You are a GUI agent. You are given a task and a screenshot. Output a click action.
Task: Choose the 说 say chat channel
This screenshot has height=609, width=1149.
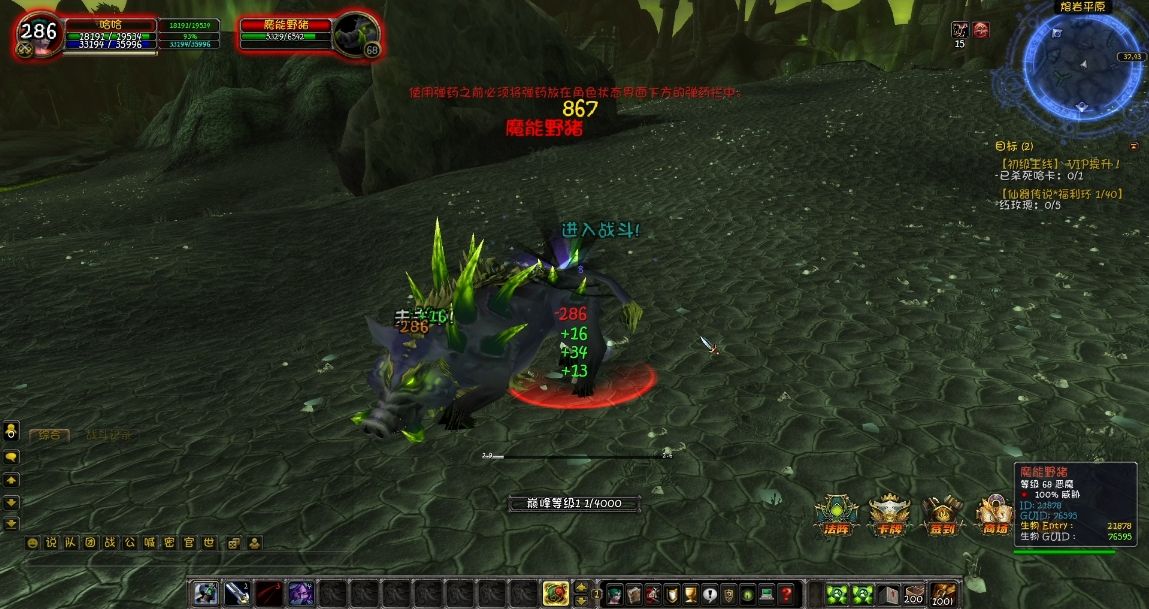tap(51, 543)
